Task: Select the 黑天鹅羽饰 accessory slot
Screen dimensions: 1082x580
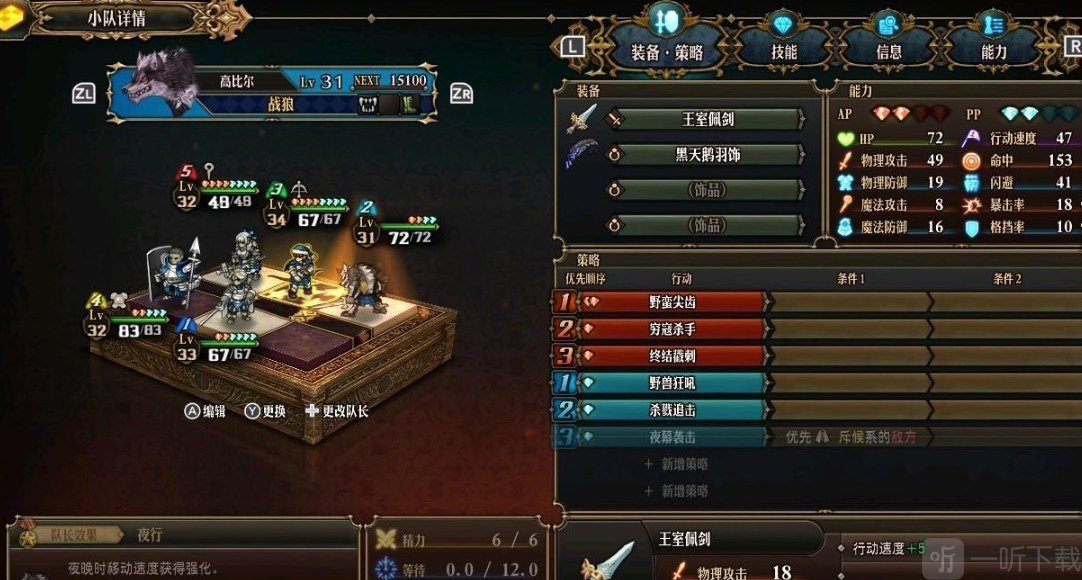Action: (707, 155)
